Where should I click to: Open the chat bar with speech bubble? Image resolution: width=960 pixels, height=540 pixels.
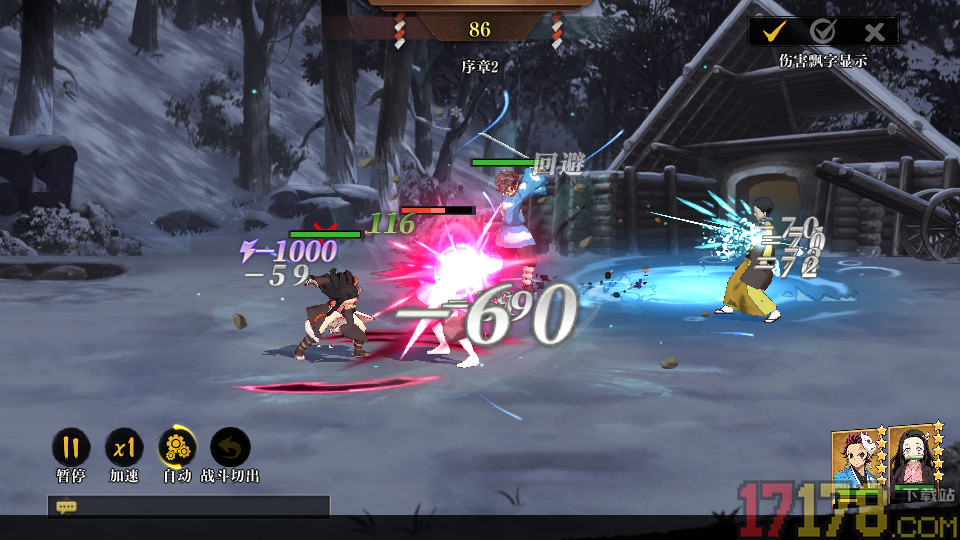(x=67, y=507)
